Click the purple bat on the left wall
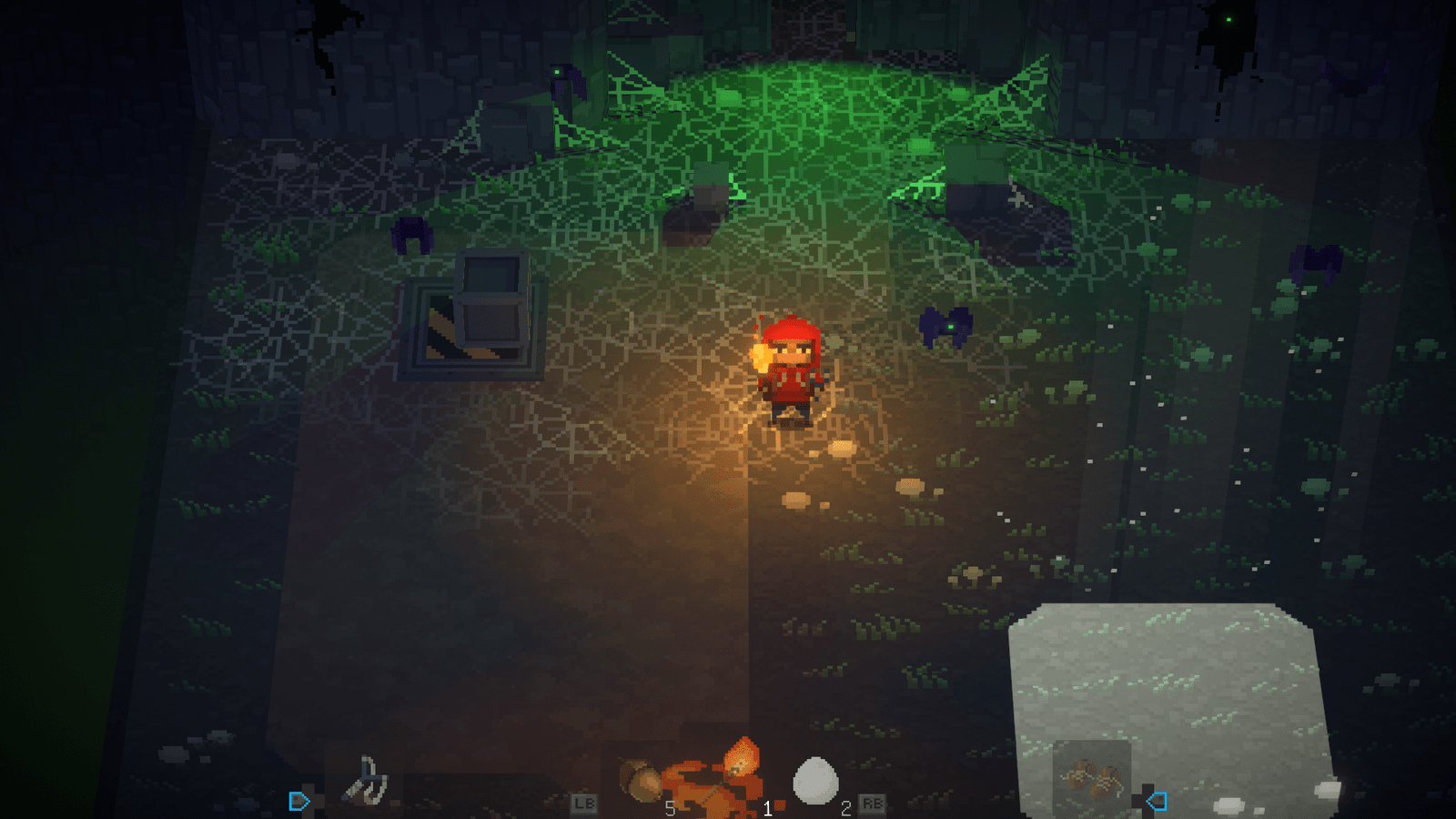The width and height of the screenshot is (1456, 819). point(409,237)
